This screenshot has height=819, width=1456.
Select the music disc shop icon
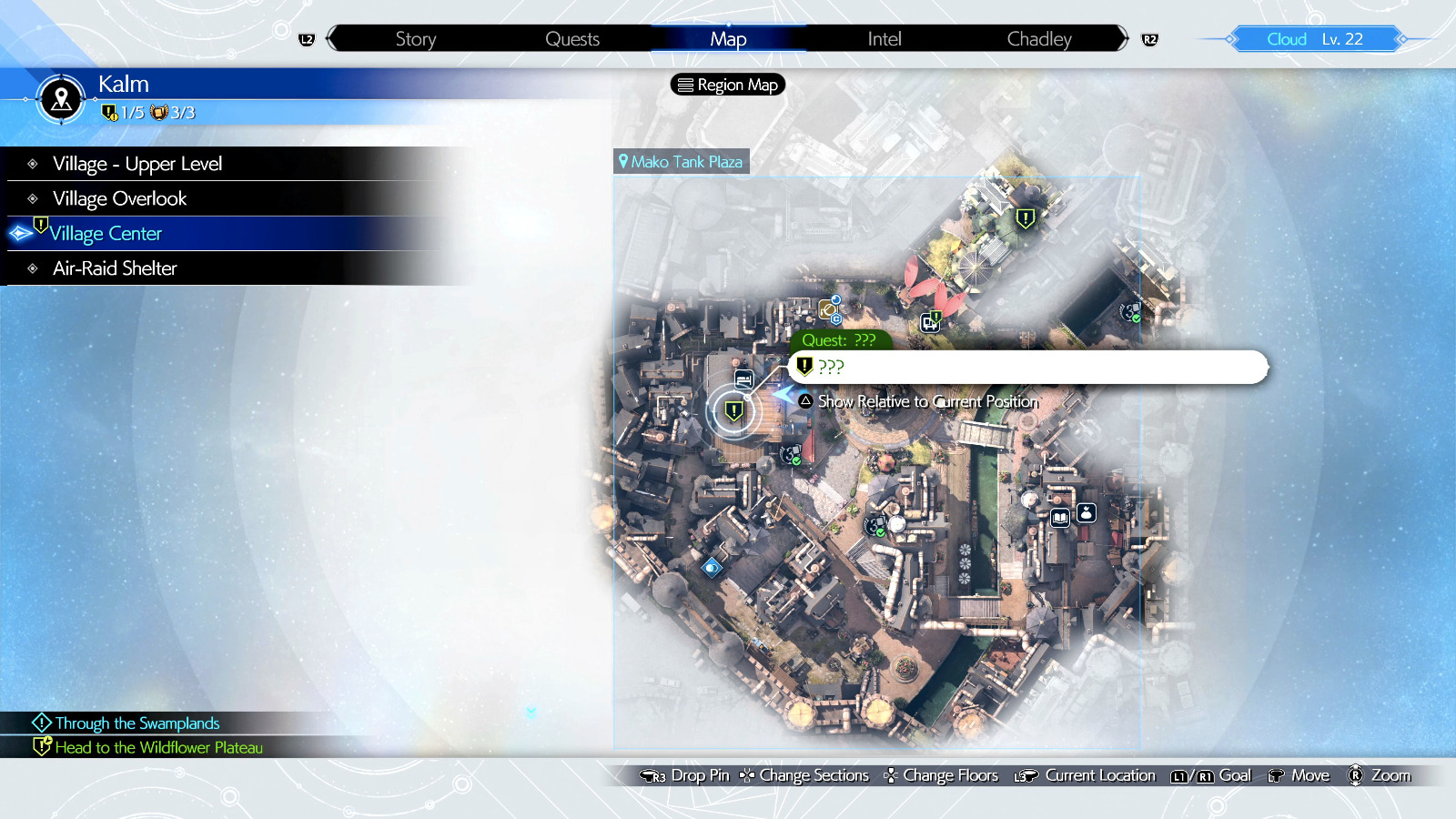(826, 309)
